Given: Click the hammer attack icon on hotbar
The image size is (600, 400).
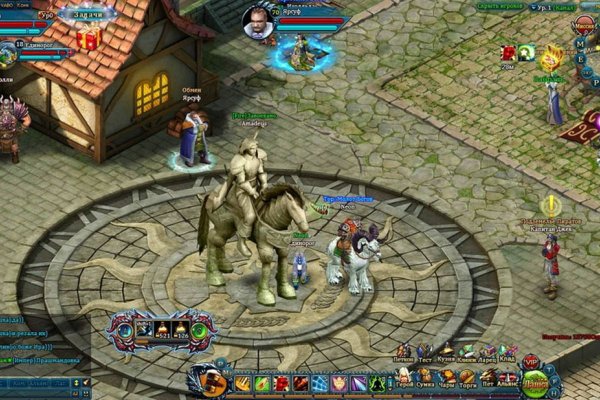Looking at the screenshot, I should tap(211, 381).
